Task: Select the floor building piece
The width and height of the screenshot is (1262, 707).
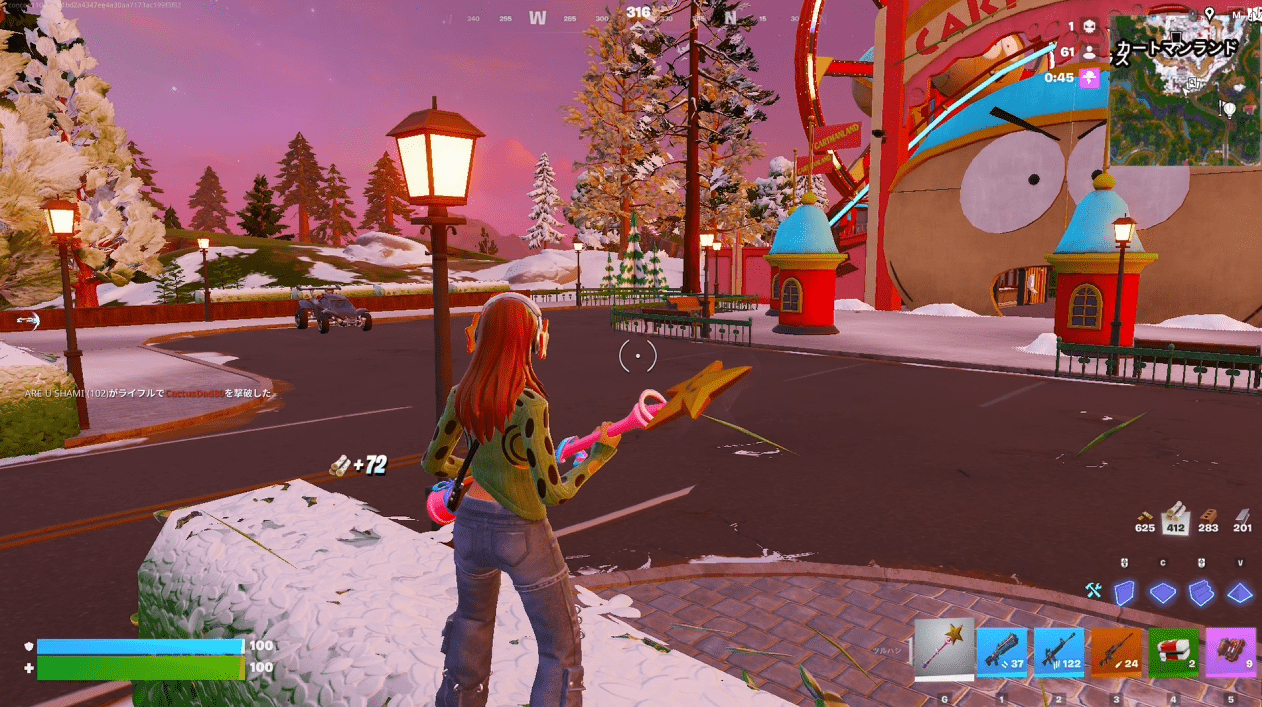Action: tap(1163, 593)
